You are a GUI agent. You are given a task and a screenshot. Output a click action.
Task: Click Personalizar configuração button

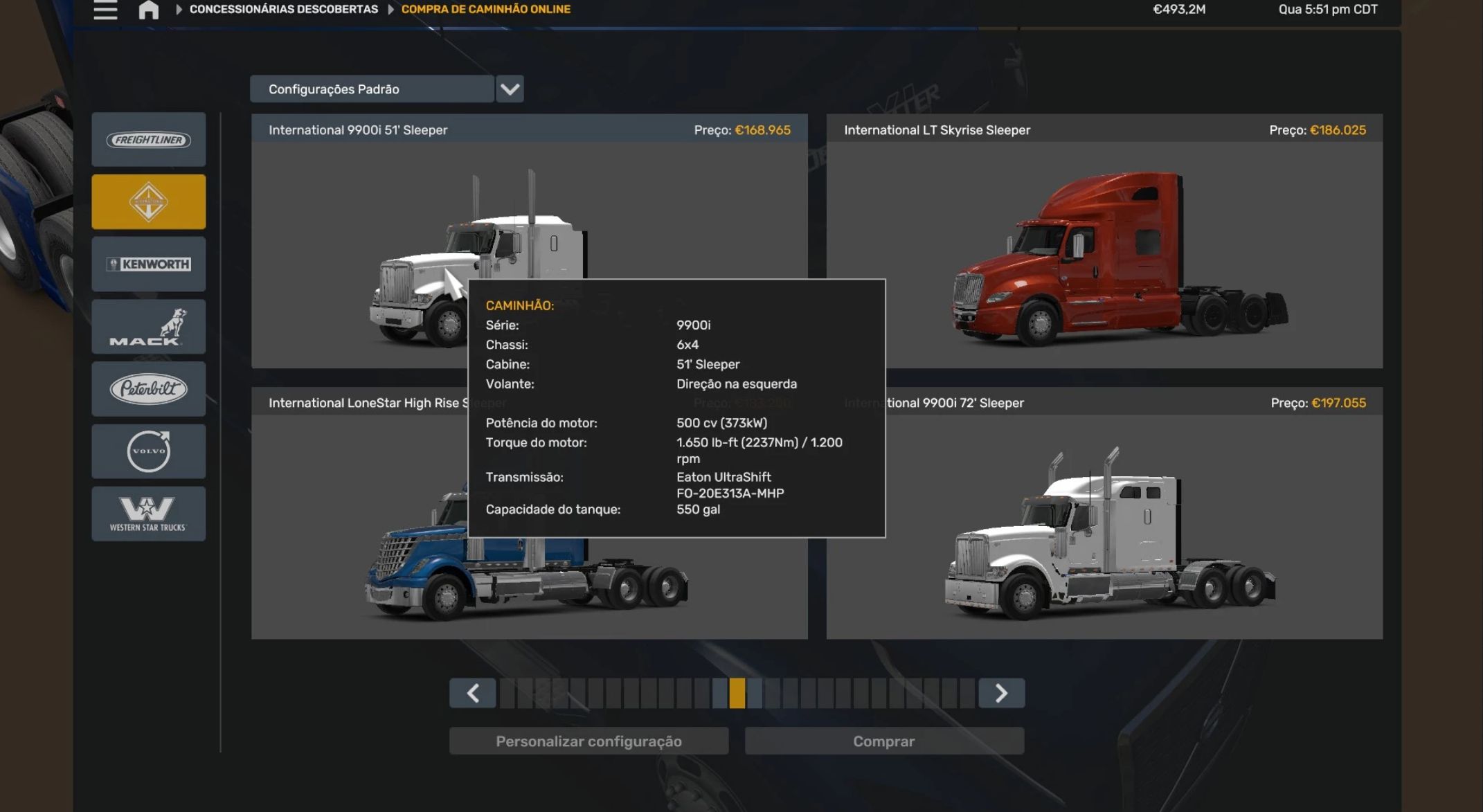[588, 741]
